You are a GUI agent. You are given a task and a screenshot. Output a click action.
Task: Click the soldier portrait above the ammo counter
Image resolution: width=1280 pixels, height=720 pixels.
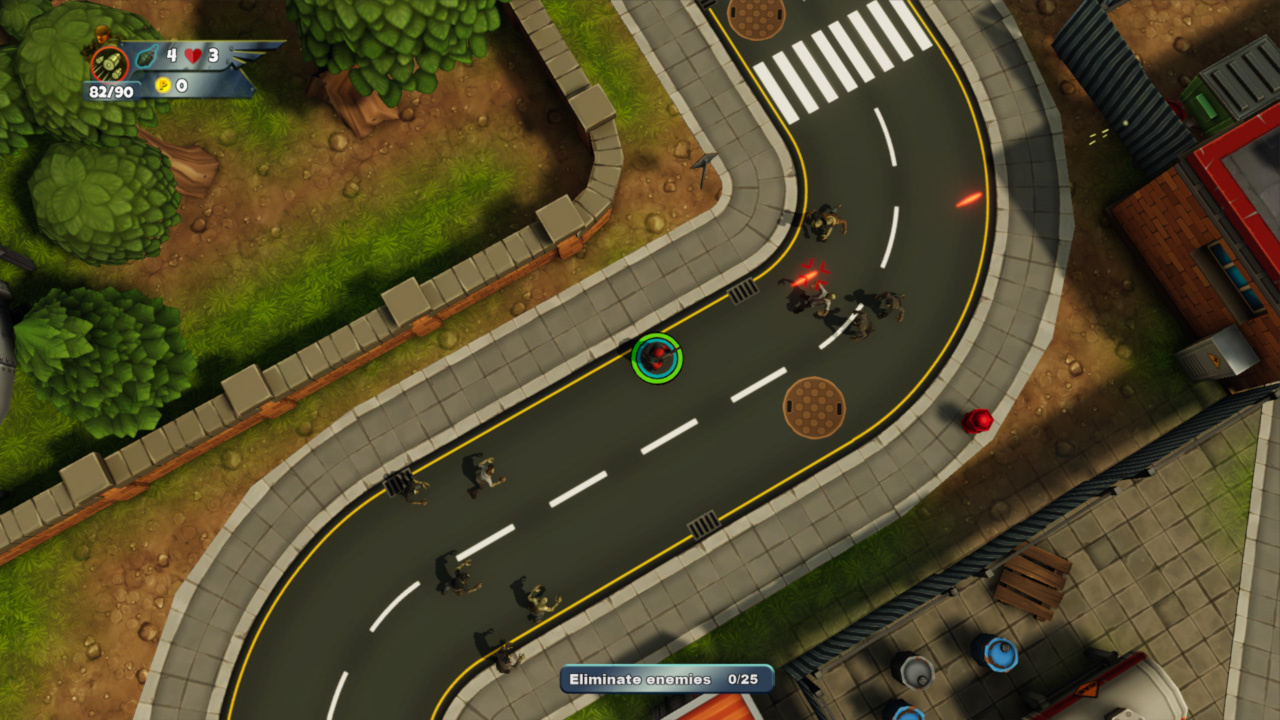pyautogui.click(x=102, y=32)
